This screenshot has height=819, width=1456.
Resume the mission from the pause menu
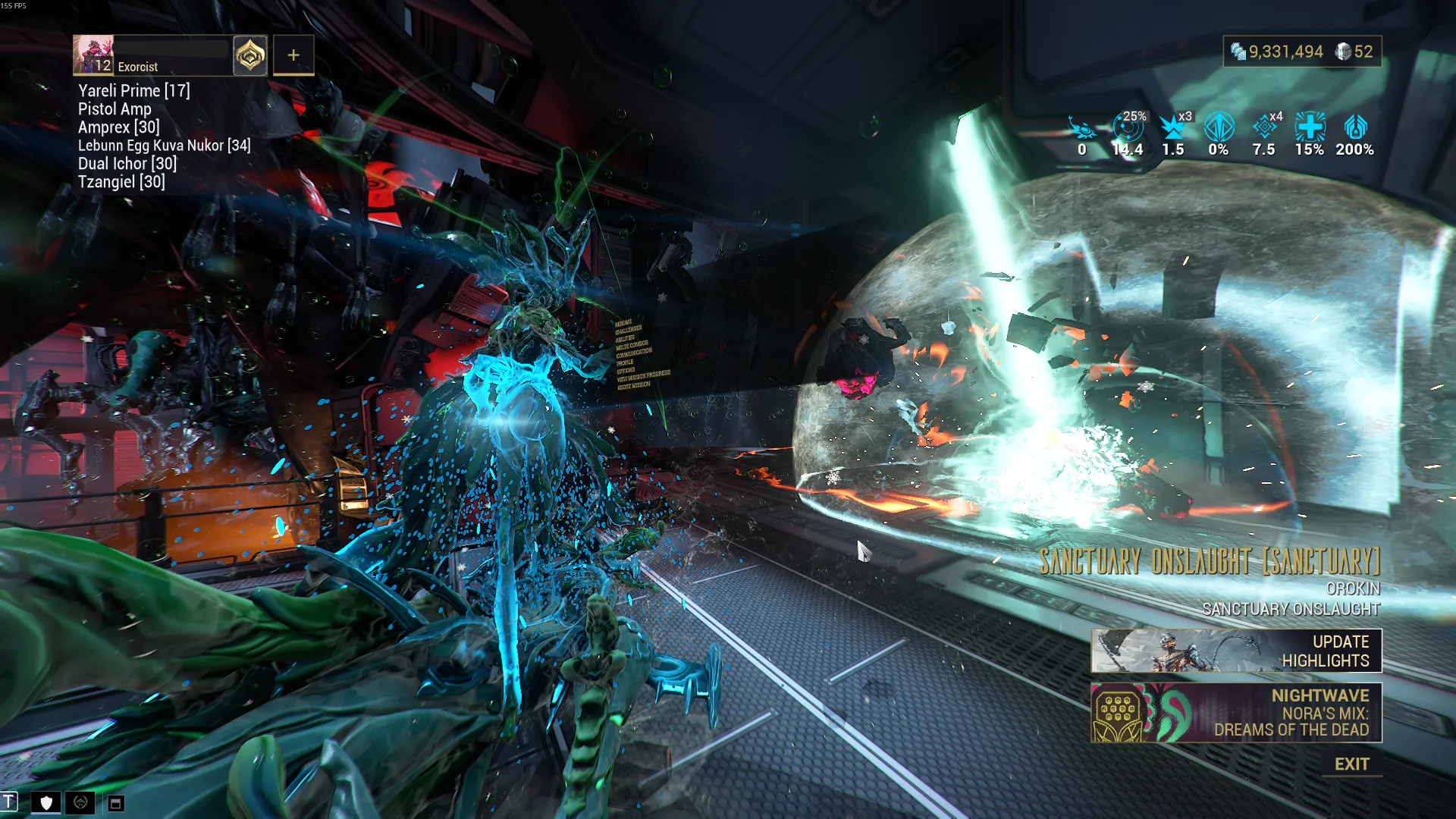pos(623,322)
